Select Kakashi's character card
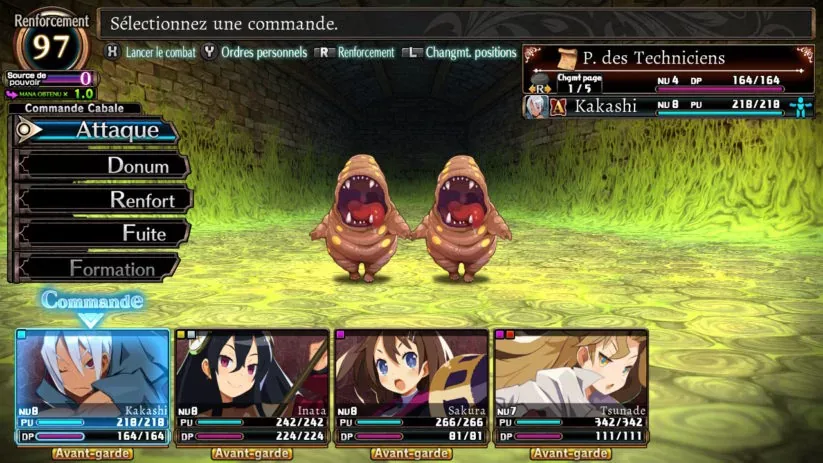The height and width of the screenshot is (463, 823). (x=92, y=386)
